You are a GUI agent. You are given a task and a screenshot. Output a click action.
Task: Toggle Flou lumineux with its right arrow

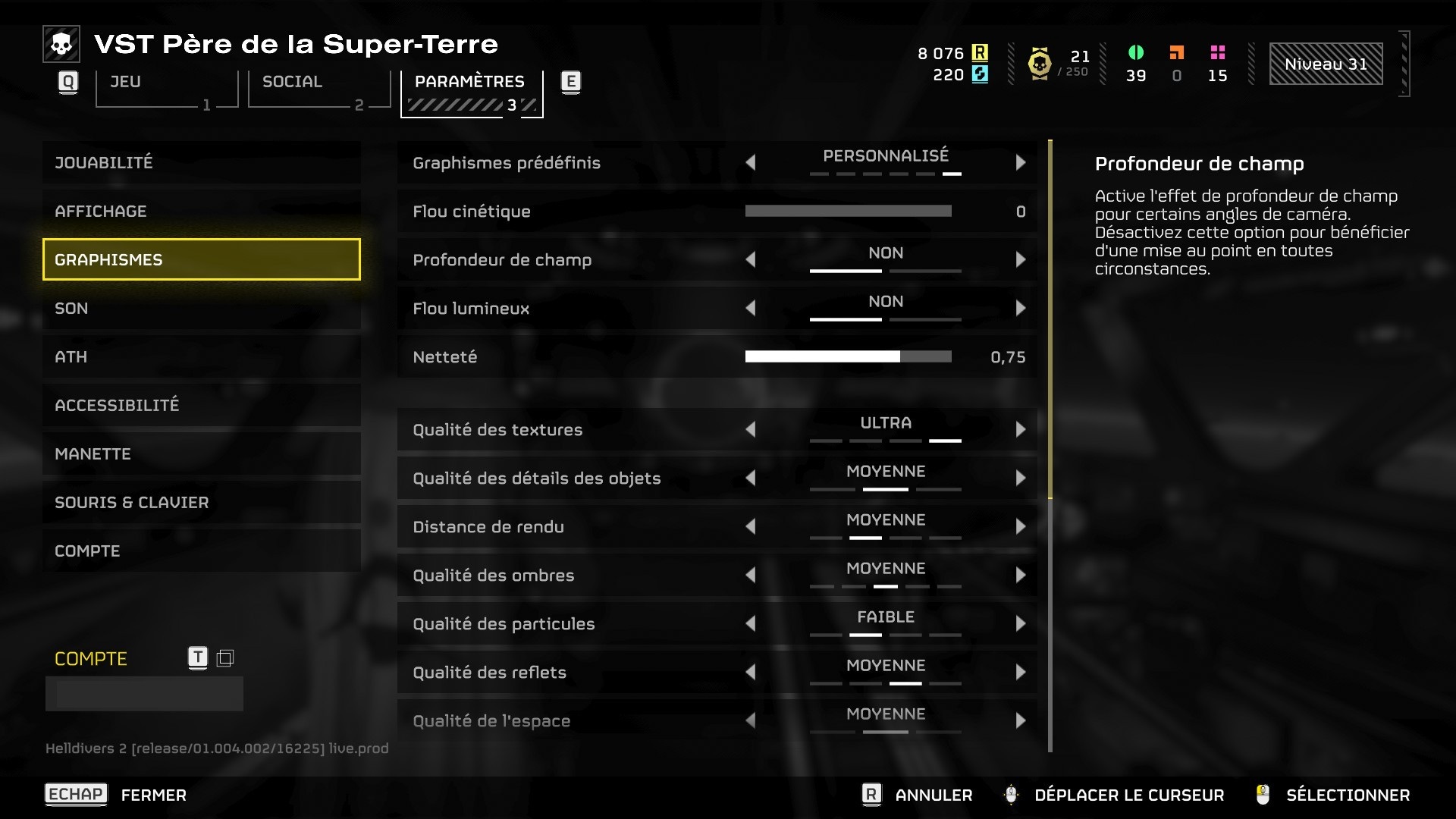[x=1020, y=308]
